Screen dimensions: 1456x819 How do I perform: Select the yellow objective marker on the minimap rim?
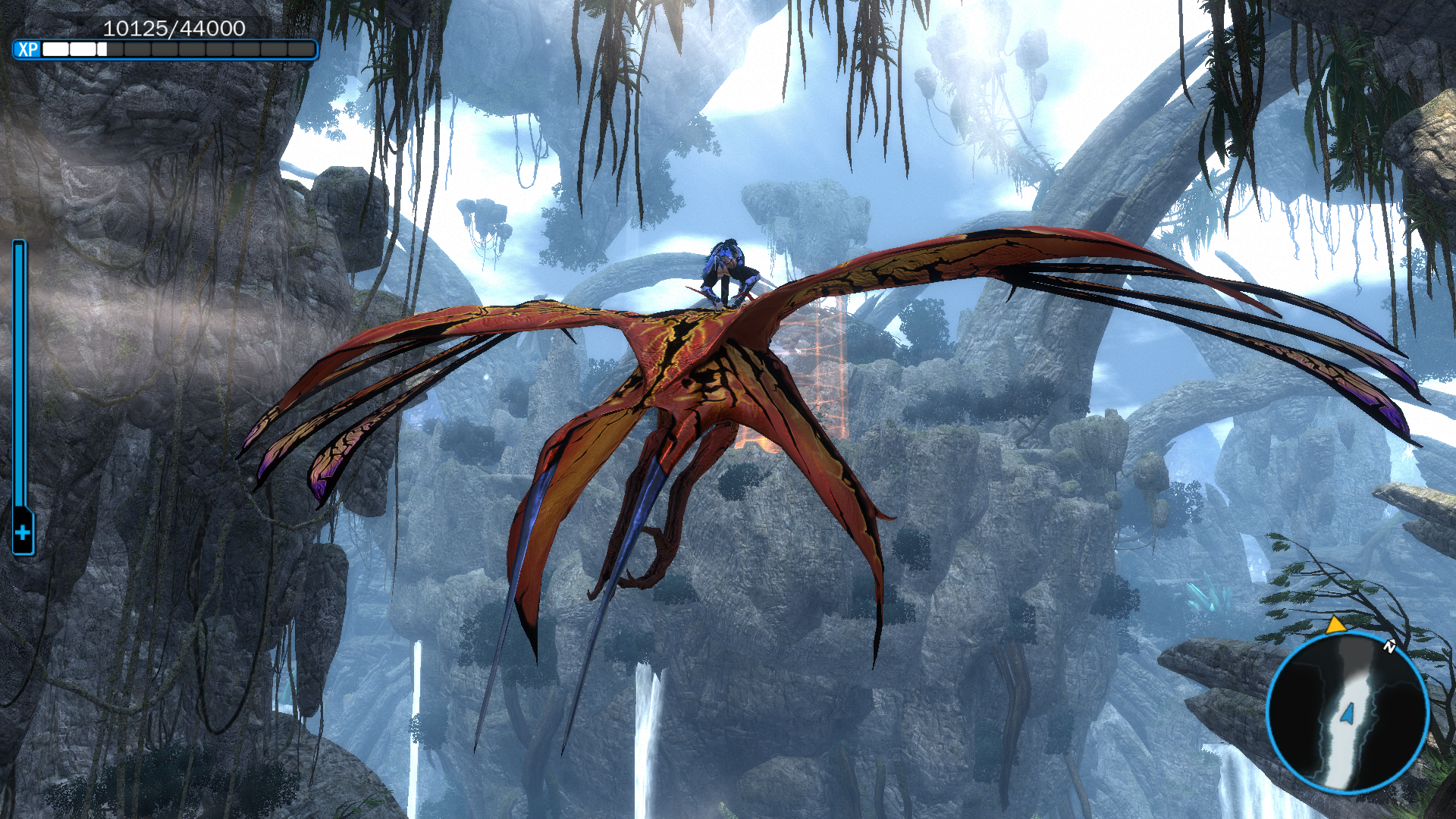(x=1335, y=626)
